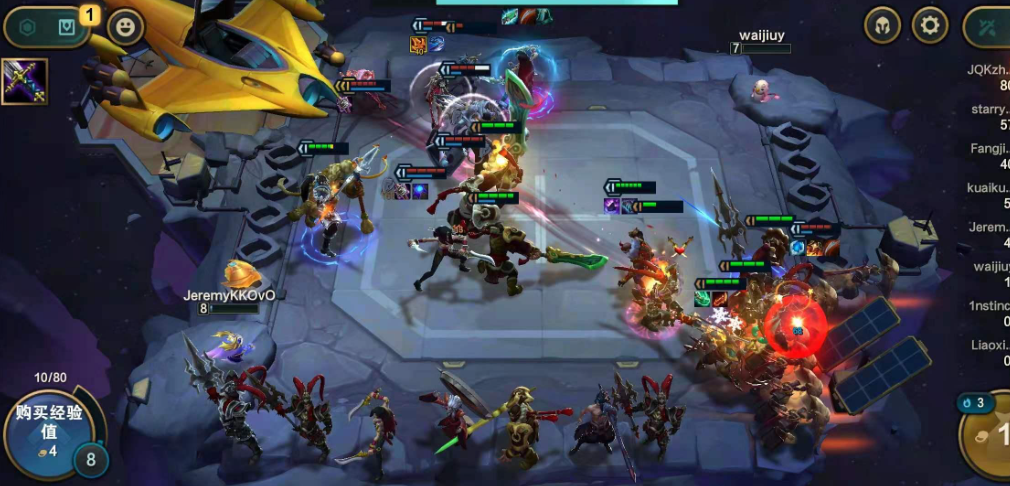Select the sword item in the item bench
The height and width of the screenshot is (486, 1010).
[24, 82]
